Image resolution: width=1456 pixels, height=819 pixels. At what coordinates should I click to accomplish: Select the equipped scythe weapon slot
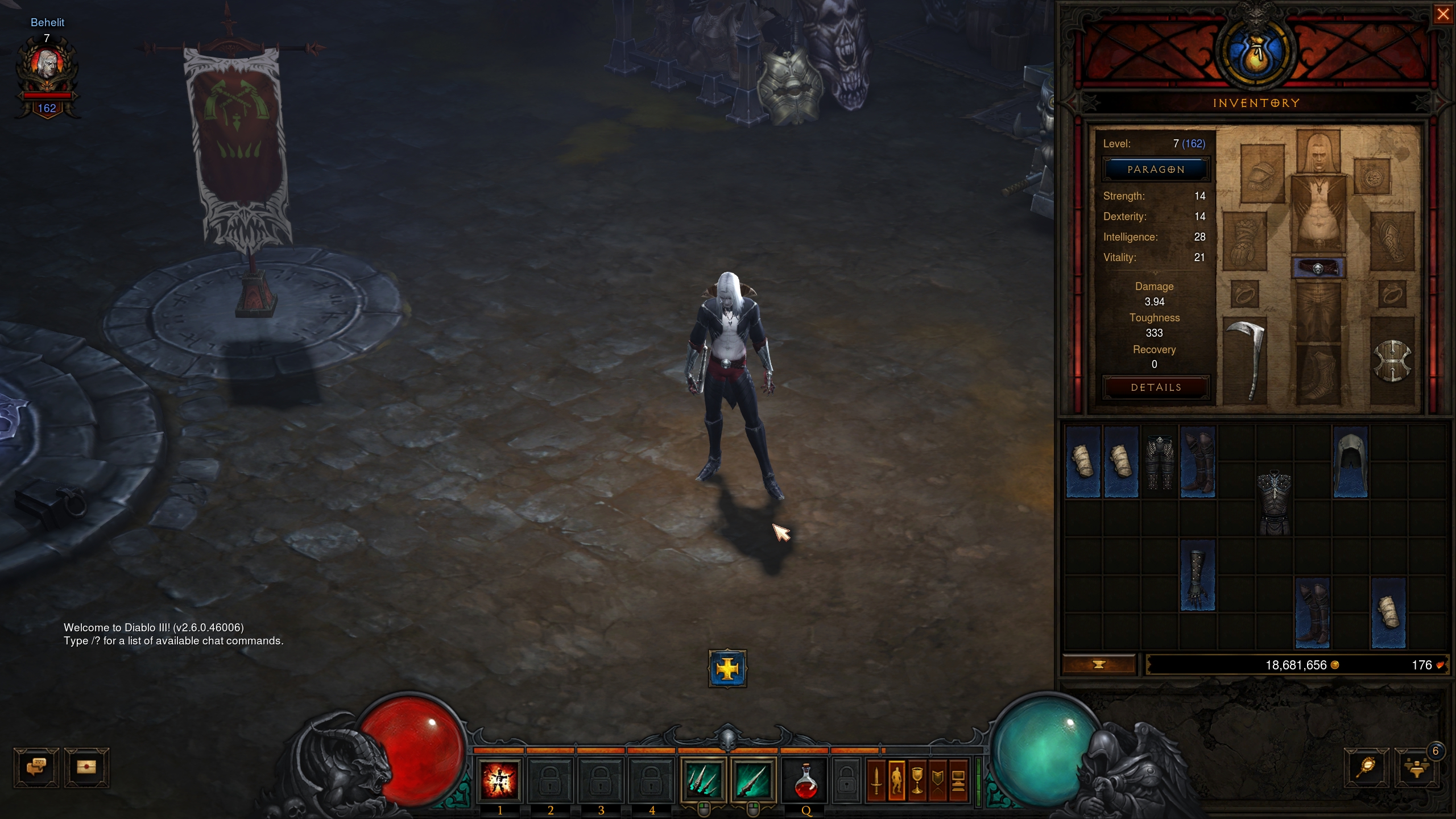(1246, 359)
